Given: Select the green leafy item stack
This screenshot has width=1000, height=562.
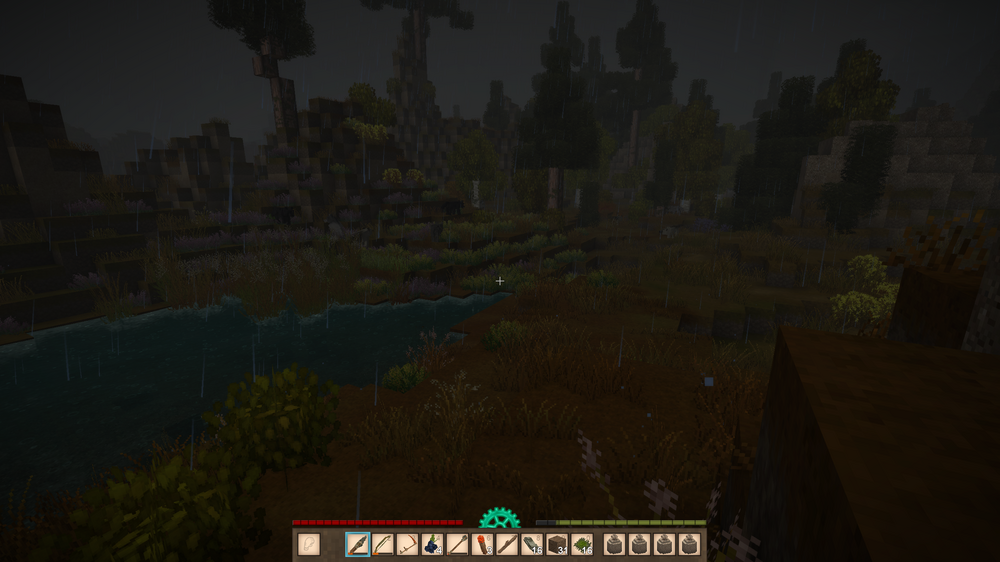Looking at the screenshot, I should pyautogui.click(x=582, y=544).
